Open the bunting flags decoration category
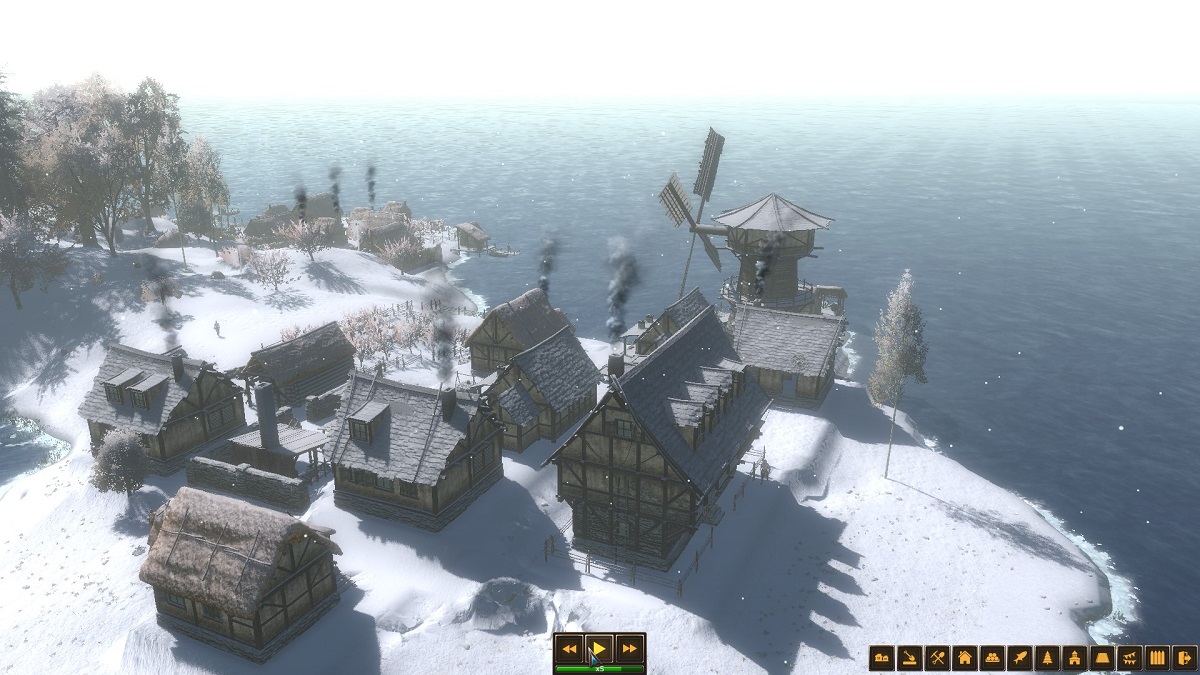This screenshot has width=1200, height=675. (x=1129, y=657)
